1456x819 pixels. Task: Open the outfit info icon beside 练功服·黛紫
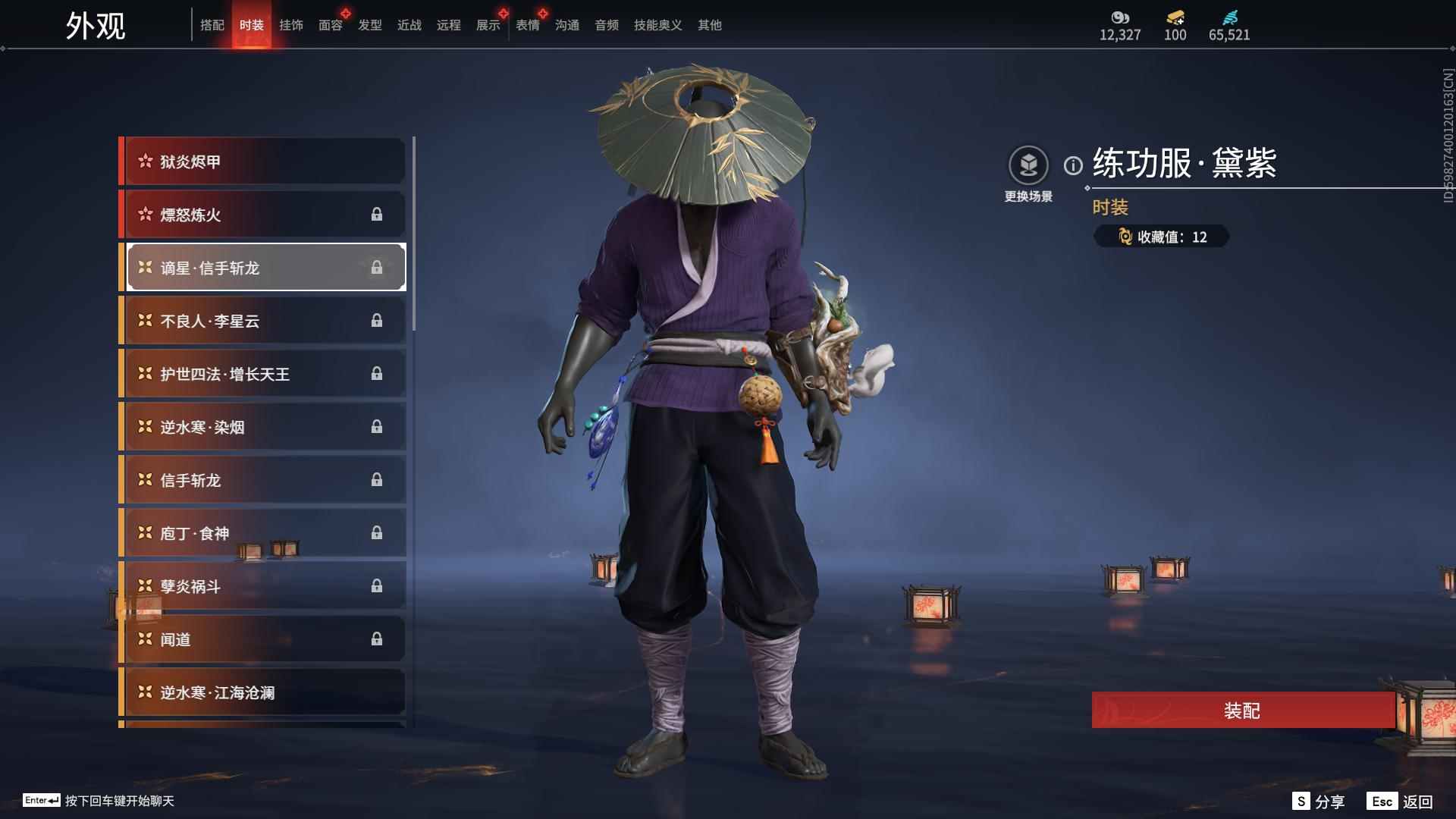point(1073,165)
